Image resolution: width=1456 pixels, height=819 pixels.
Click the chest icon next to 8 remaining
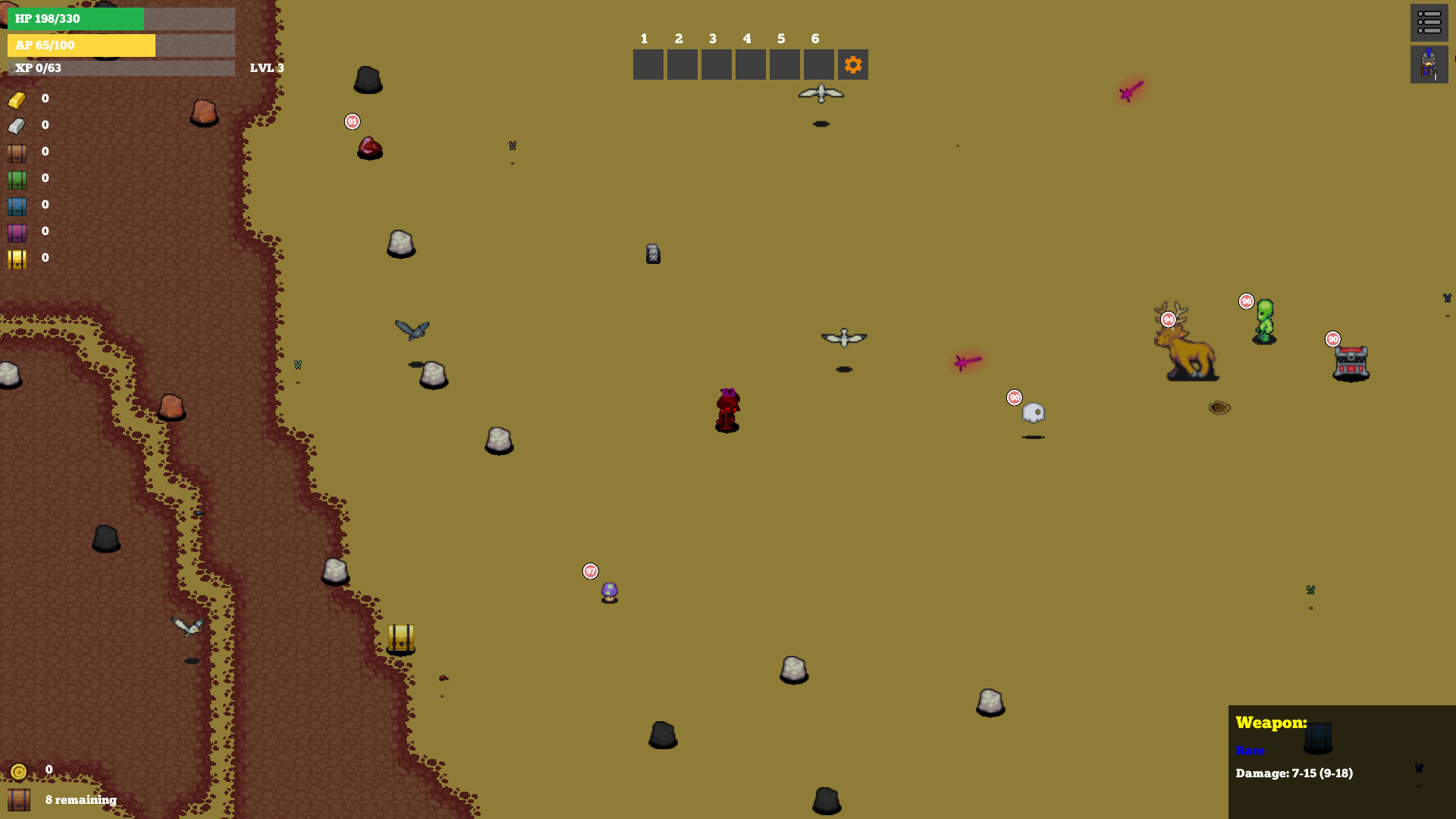20,799
